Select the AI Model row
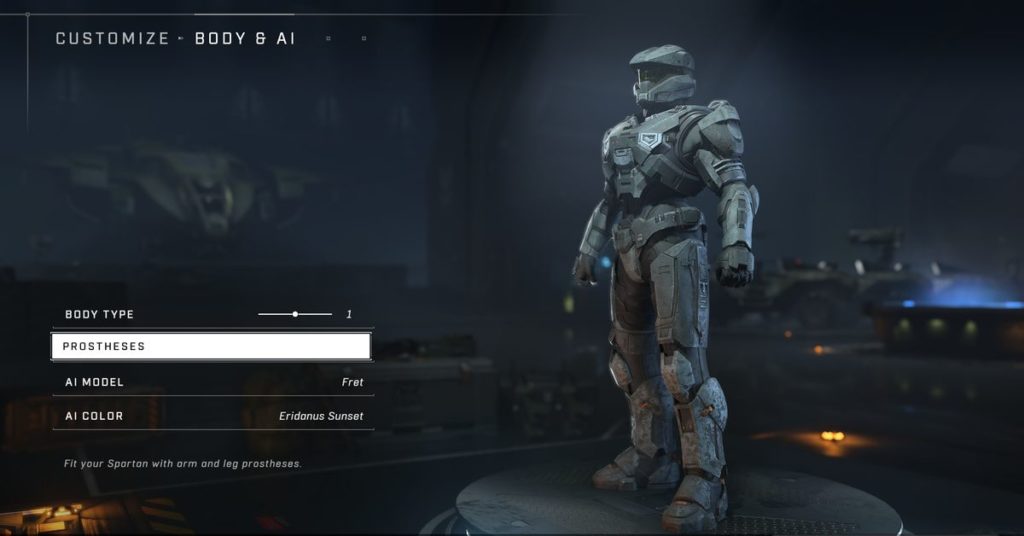Viewport: 1024px width, 536px height. coord(213,382)
